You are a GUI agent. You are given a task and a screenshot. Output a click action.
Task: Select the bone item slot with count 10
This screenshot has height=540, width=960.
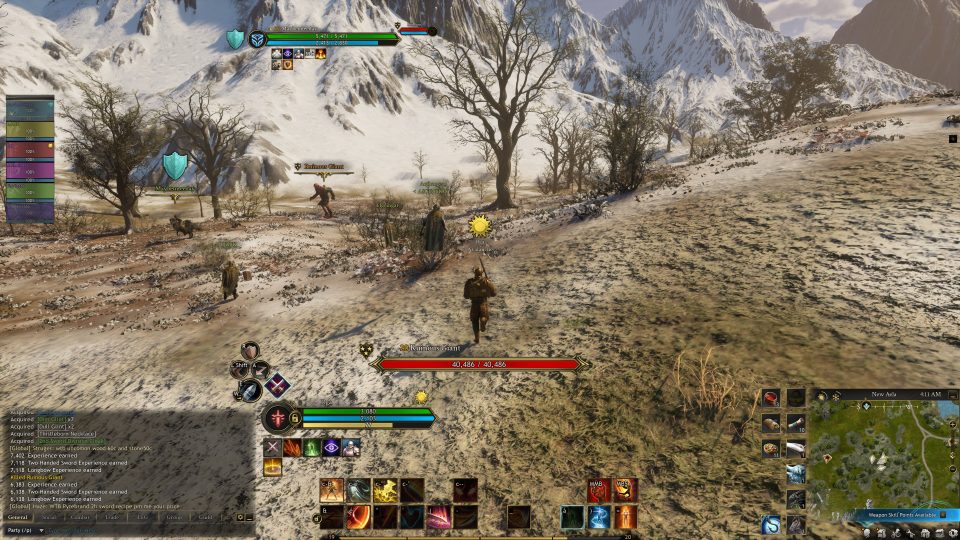pos(796,423)
